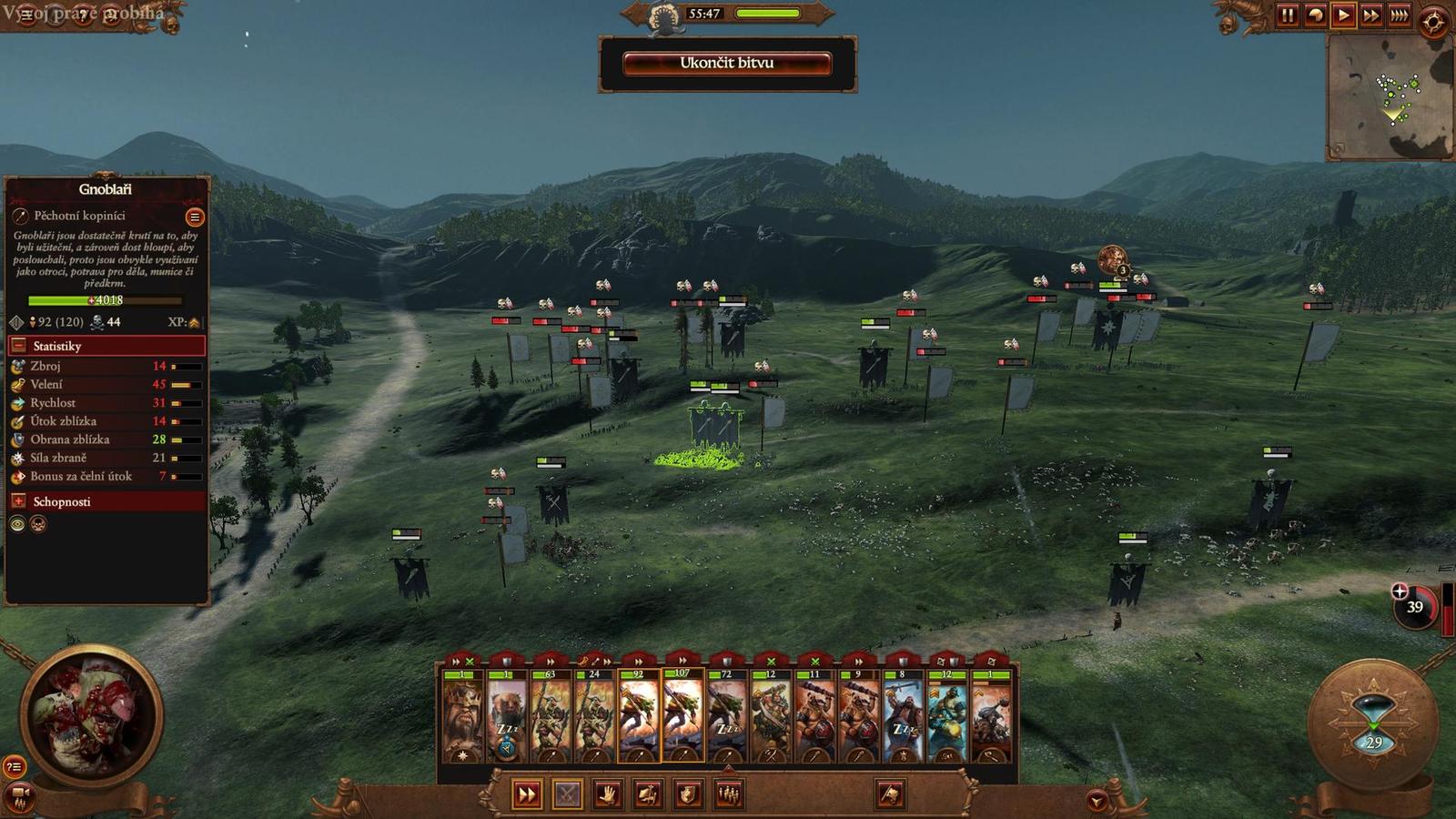Click the battlefield minimap
Image resolution: width=1456 pixels, height=819 pixels.
pos(1389,98)
